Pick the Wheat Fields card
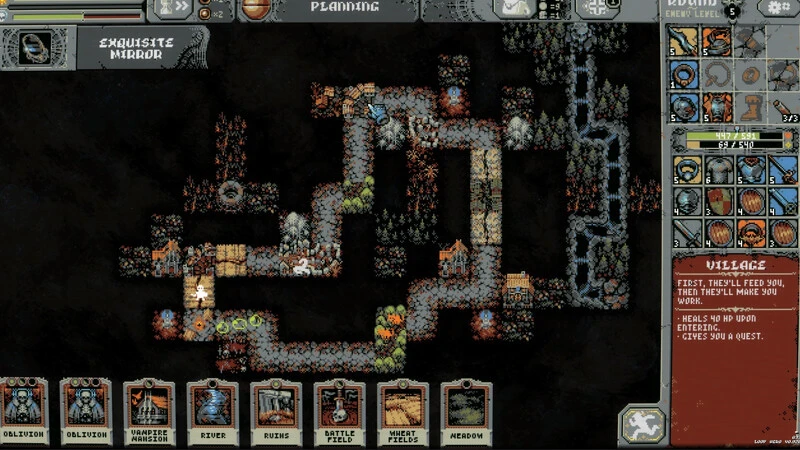Image resolution: width=800 pixels, height=450 pixels. (x=402, y=410)
